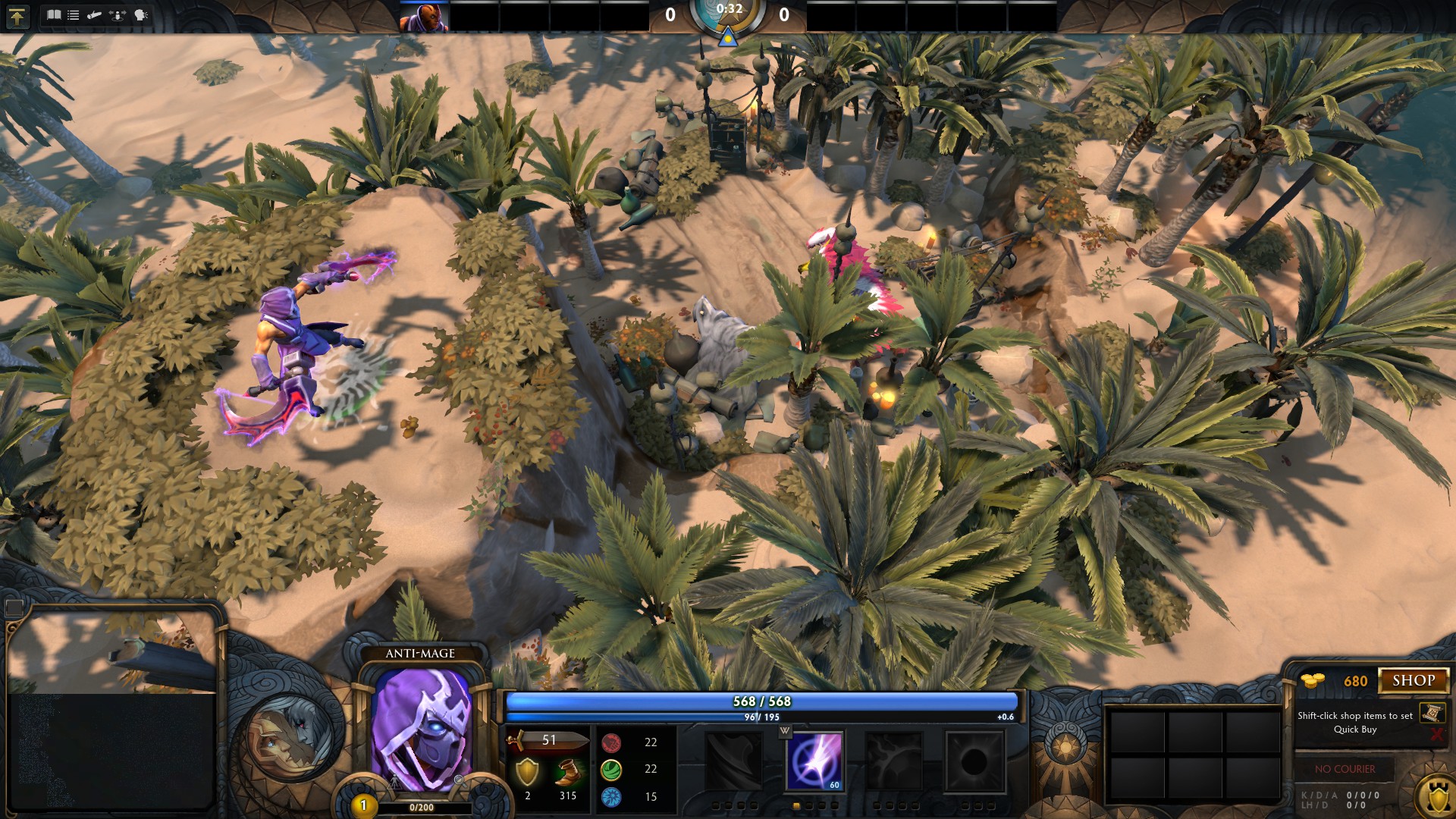The height and width of the screenshot is (819, 1456).
Task: Clear Quick Buy with the red X
Action: pos(1436,734)
